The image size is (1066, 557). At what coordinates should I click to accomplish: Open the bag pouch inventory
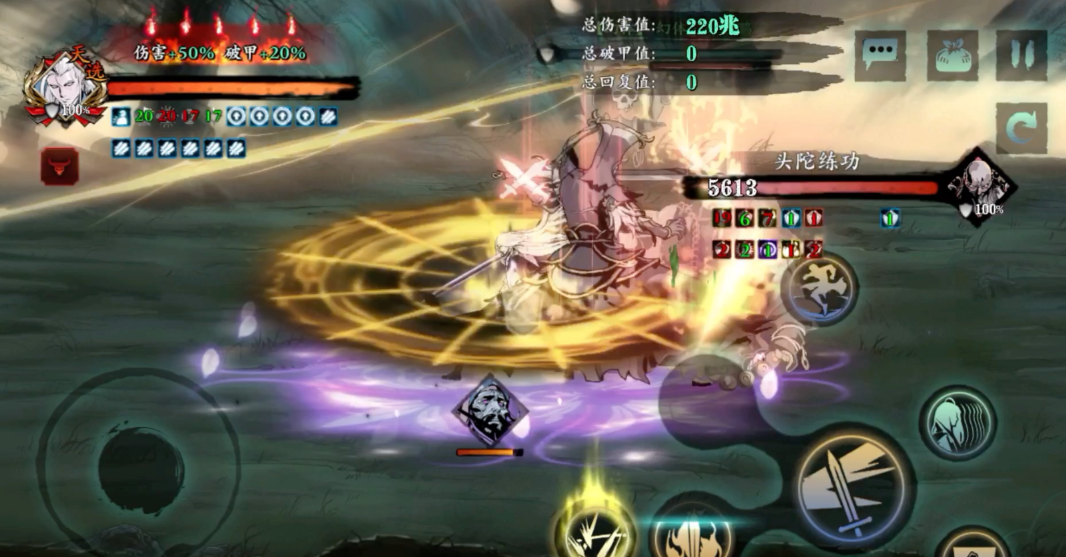point(952,56)
